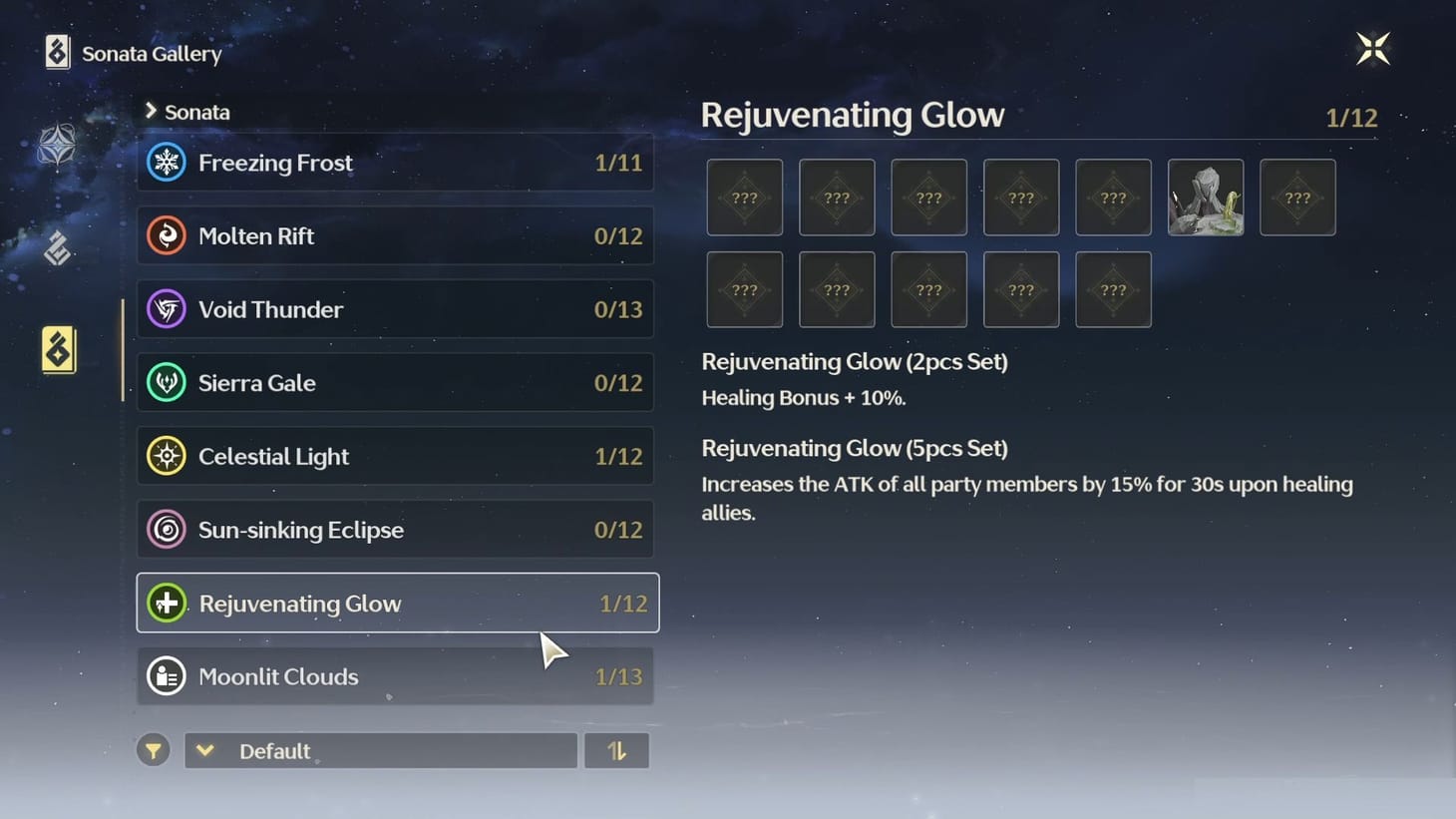Click the Sonata Gallery header icon
Screen dimensions: 1456x819
point(56,51)
